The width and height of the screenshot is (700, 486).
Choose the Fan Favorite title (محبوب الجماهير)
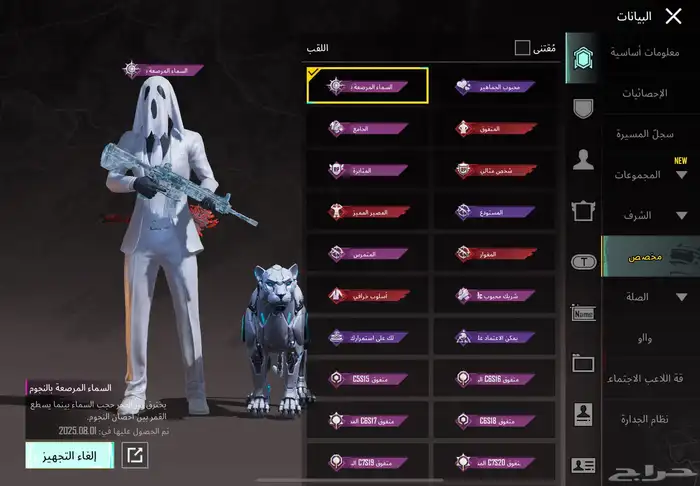coord(494,86)
